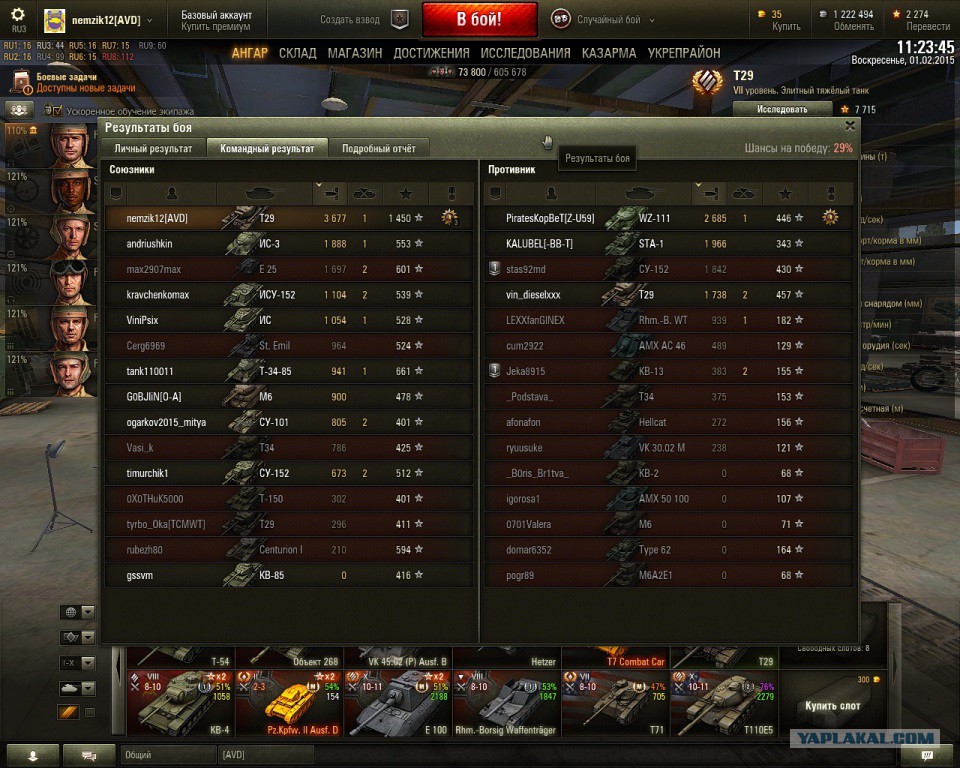Click the "Исследовать" research button for T29
The width and height of the screenshot is (960, 768).
(x=781, y=109)
